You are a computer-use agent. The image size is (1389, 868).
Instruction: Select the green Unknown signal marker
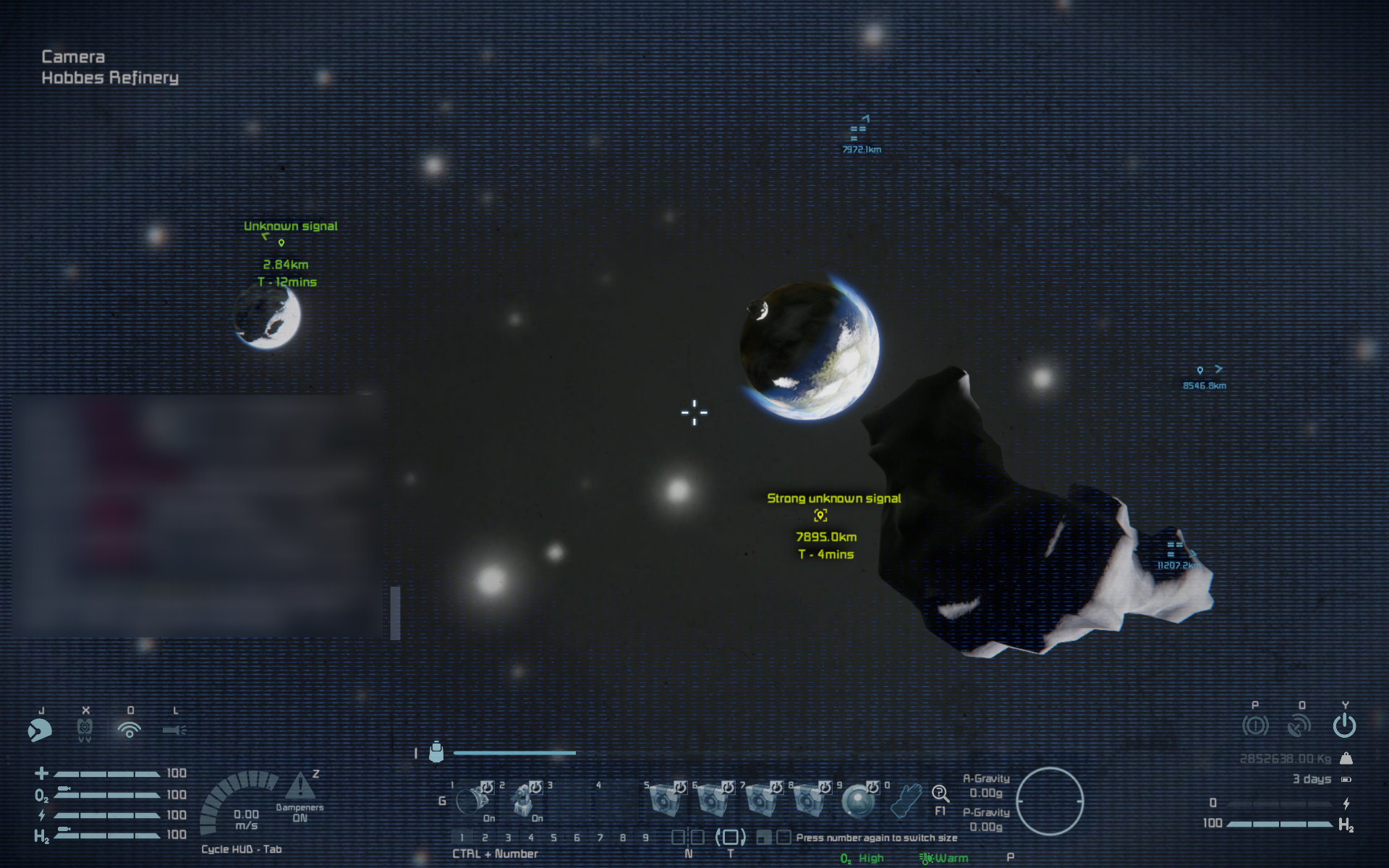click(x=281, y=242)
